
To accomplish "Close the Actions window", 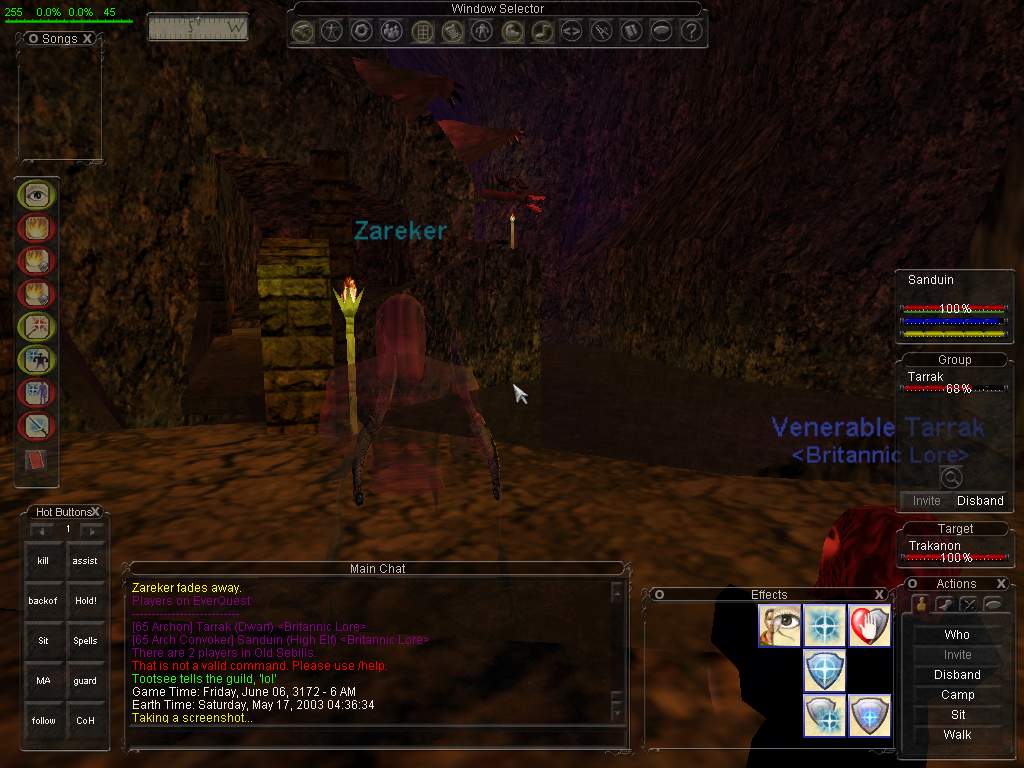I will [1000, 584].
